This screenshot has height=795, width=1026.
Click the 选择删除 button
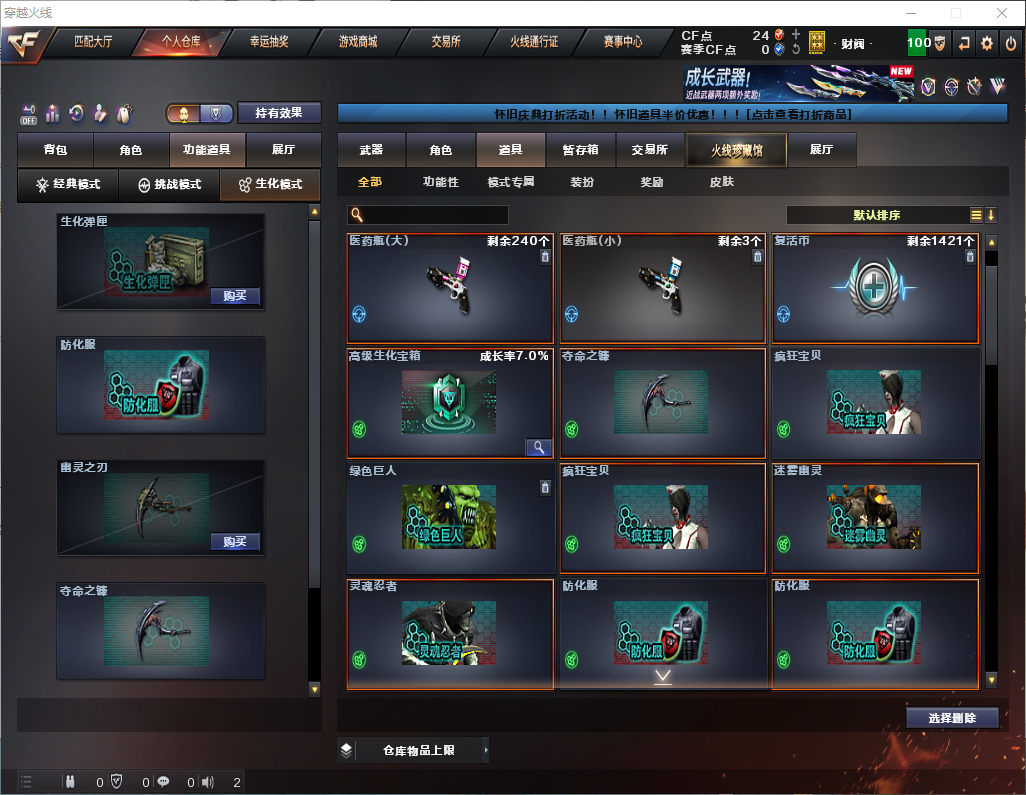(952, 718)
